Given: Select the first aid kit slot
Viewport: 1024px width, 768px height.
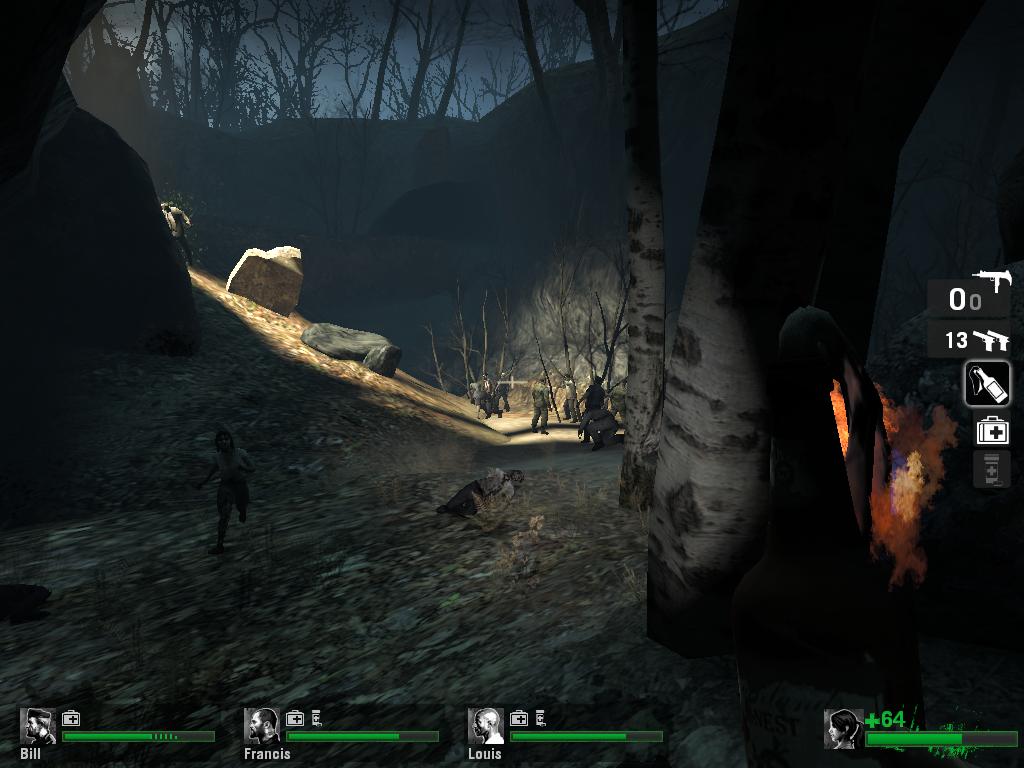Looking at the screenshot, I should tap(992, 431).
